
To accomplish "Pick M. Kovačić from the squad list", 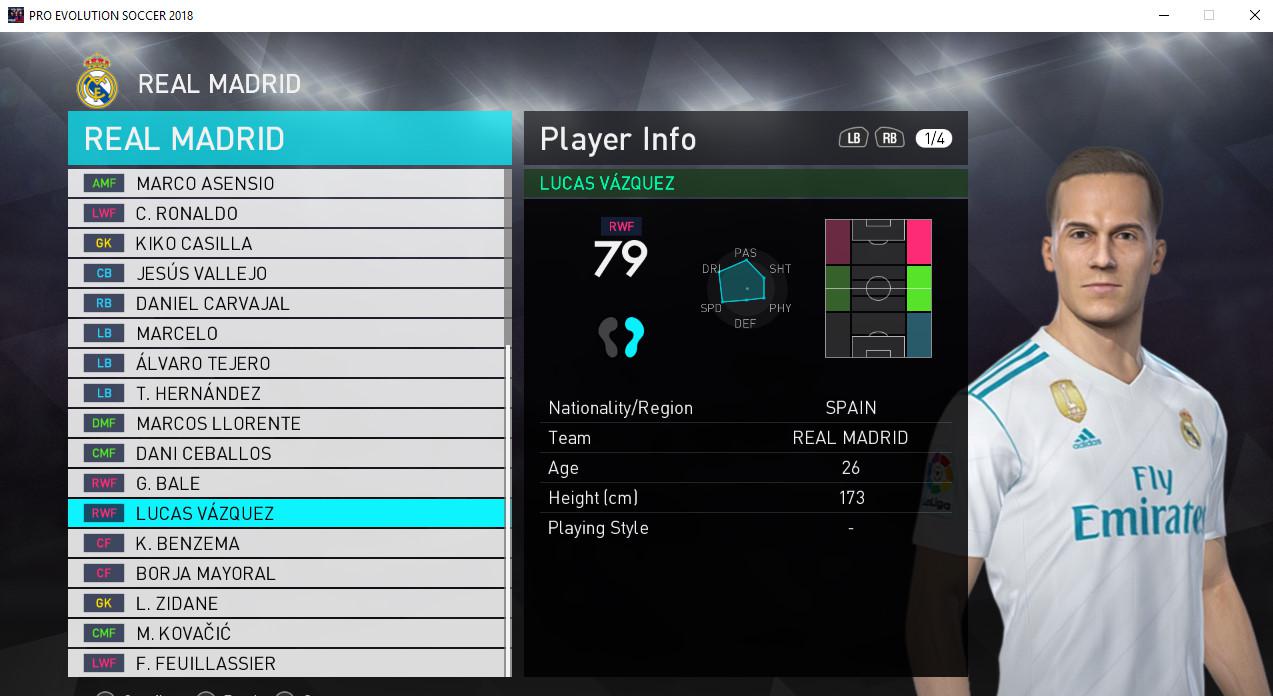I will [x=286, y=633].
